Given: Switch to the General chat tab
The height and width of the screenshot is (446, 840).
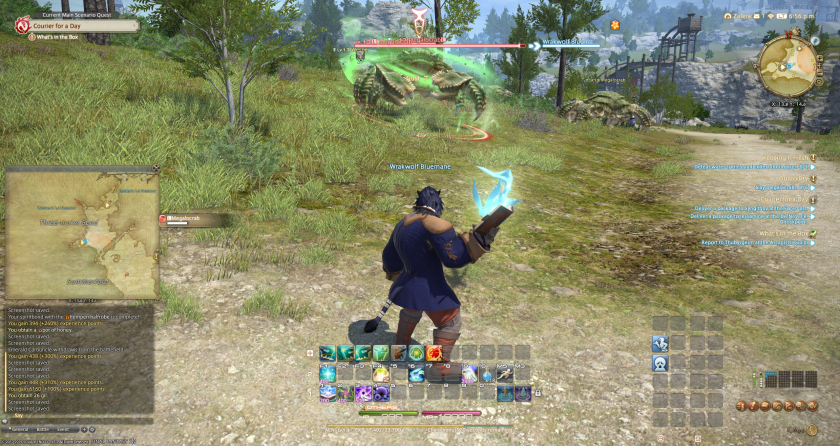Looking at the screenshot, I should (19, 428).
